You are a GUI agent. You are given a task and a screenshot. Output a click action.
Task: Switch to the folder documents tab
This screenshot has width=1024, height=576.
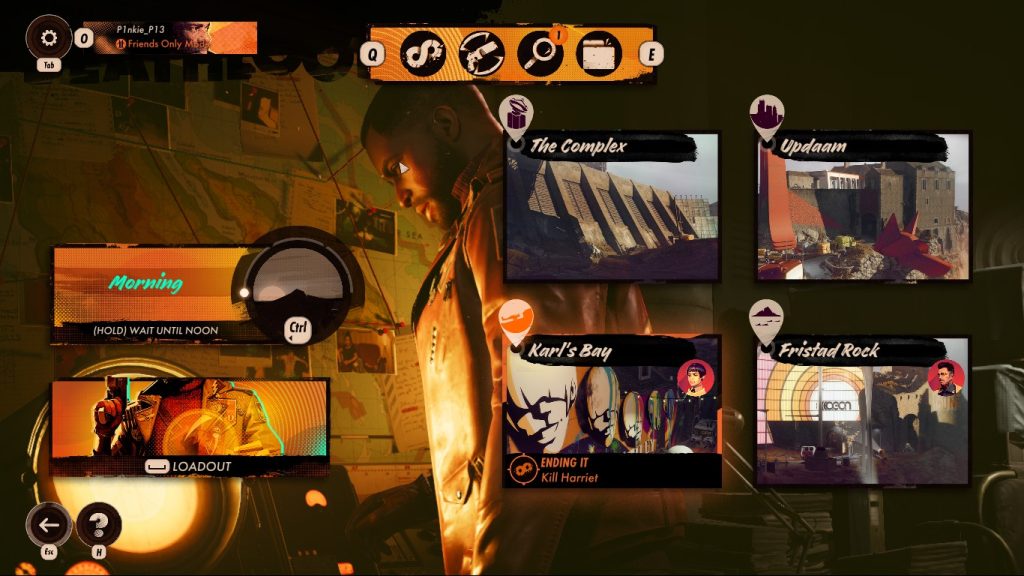[599, 53]
